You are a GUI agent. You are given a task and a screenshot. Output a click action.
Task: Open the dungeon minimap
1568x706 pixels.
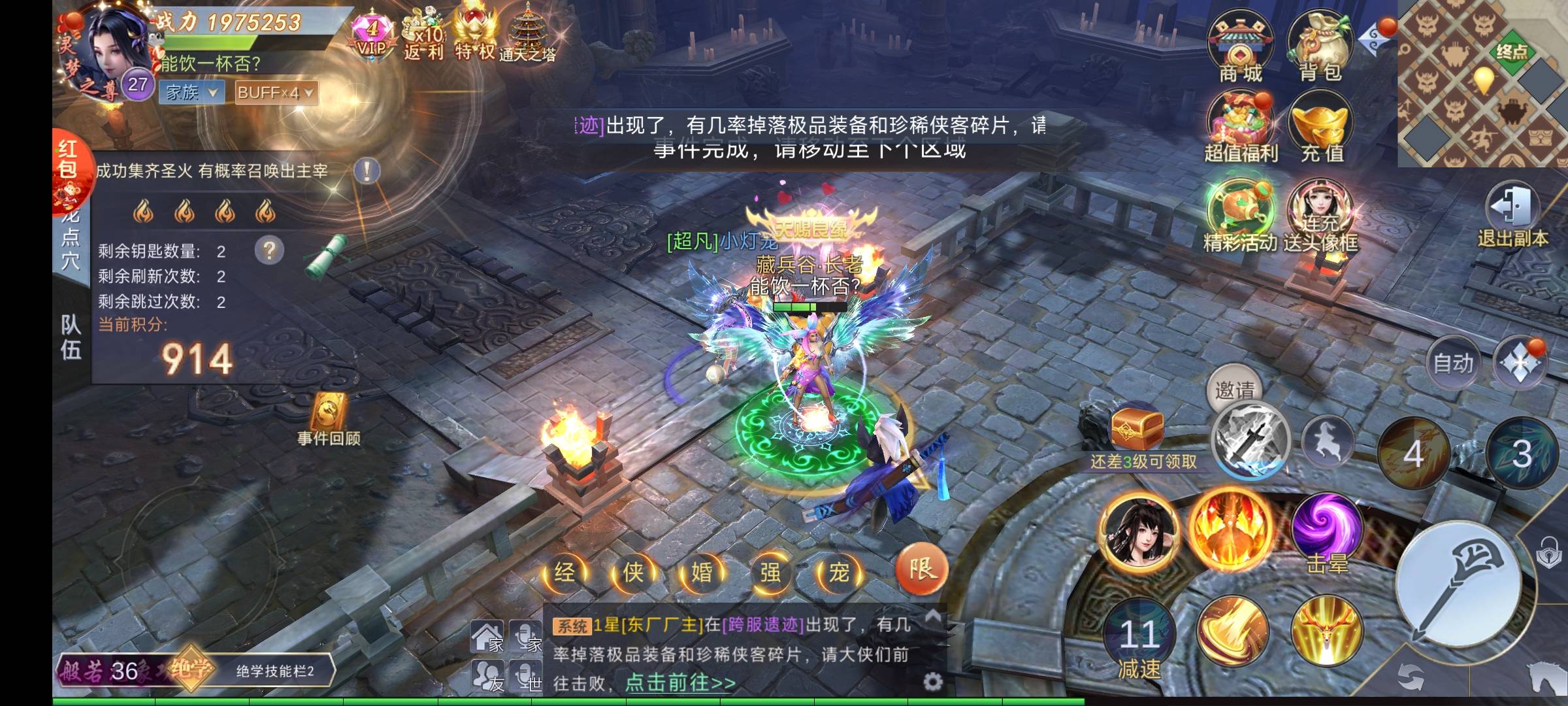pos(1483,83)
